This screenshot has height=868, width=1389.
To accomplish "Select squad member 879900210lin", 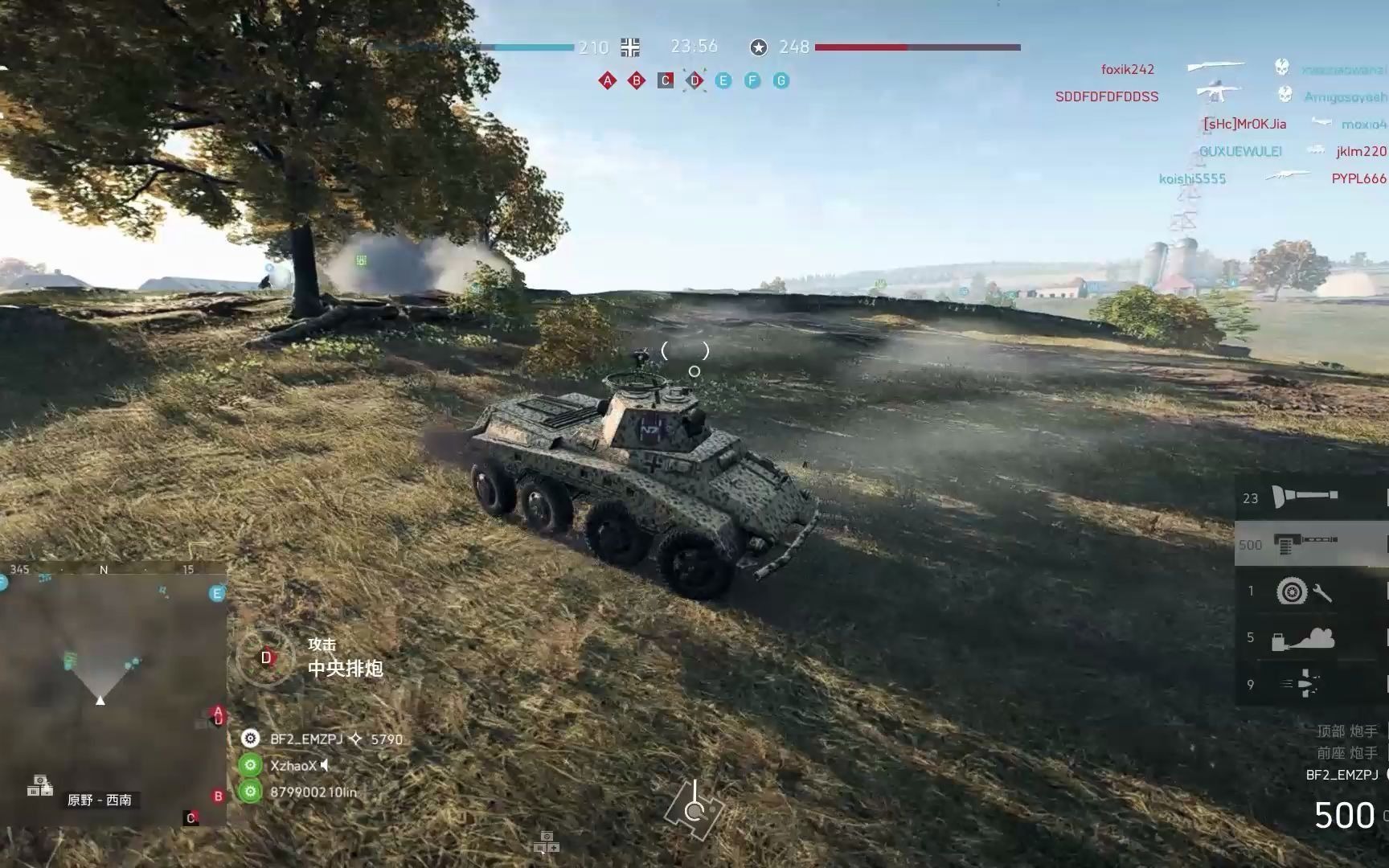I will pyautogui.click(x=313, y=792).
